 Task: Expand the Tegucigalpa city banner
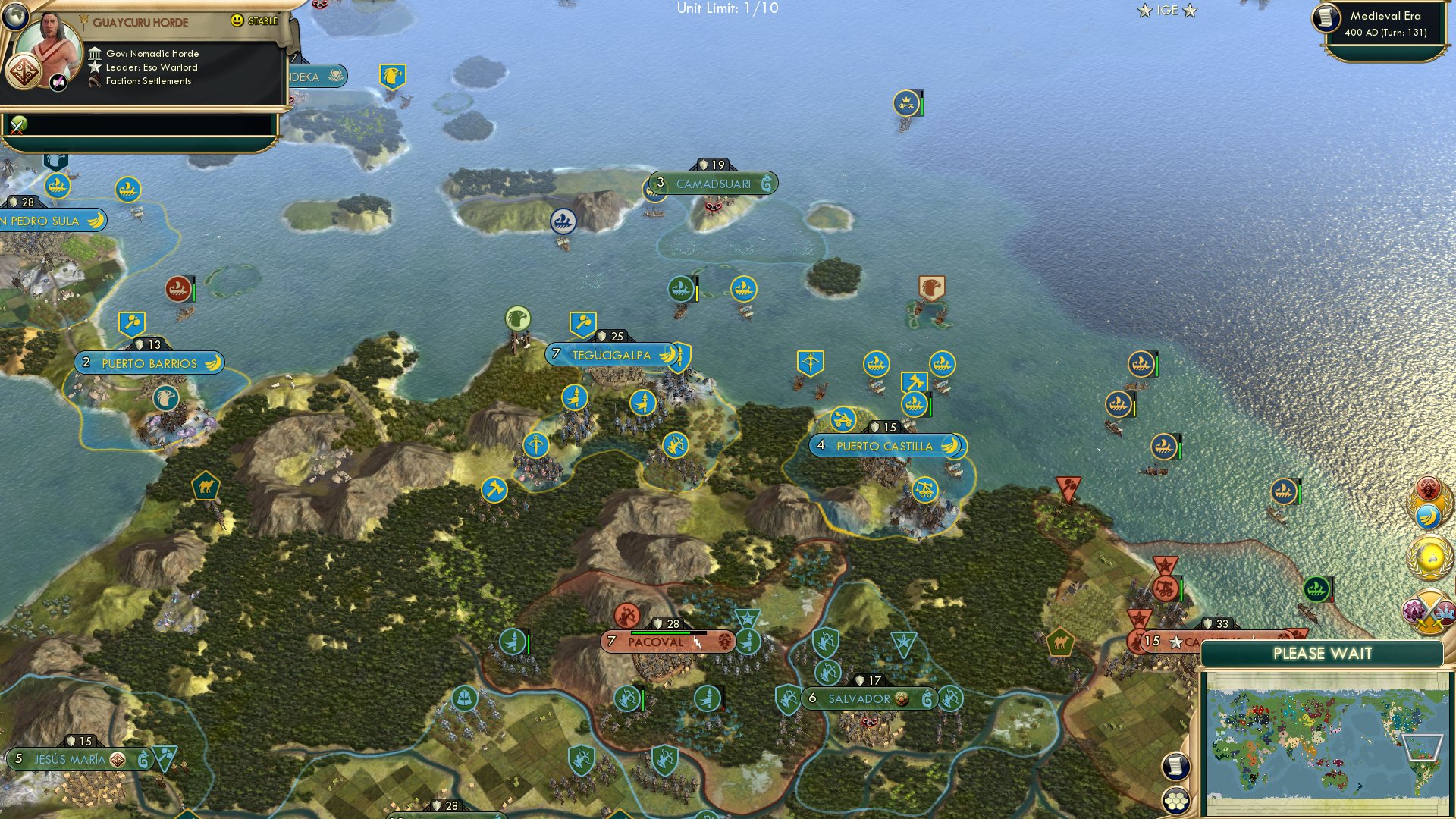(x=611, y=354)
